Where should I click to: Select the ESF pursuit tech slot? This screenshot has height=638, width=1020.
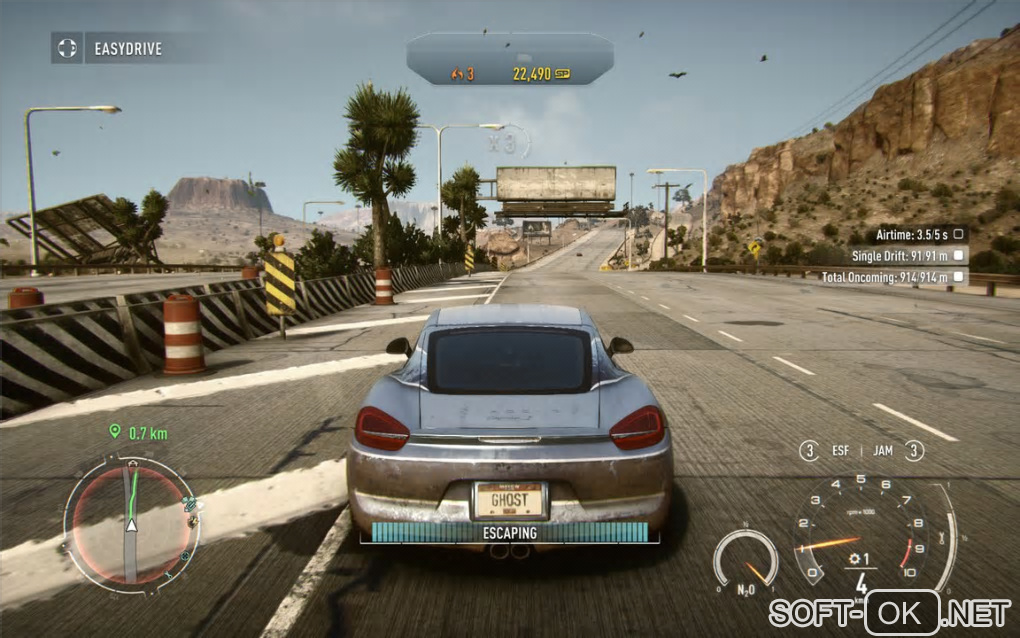click(826, 451)
